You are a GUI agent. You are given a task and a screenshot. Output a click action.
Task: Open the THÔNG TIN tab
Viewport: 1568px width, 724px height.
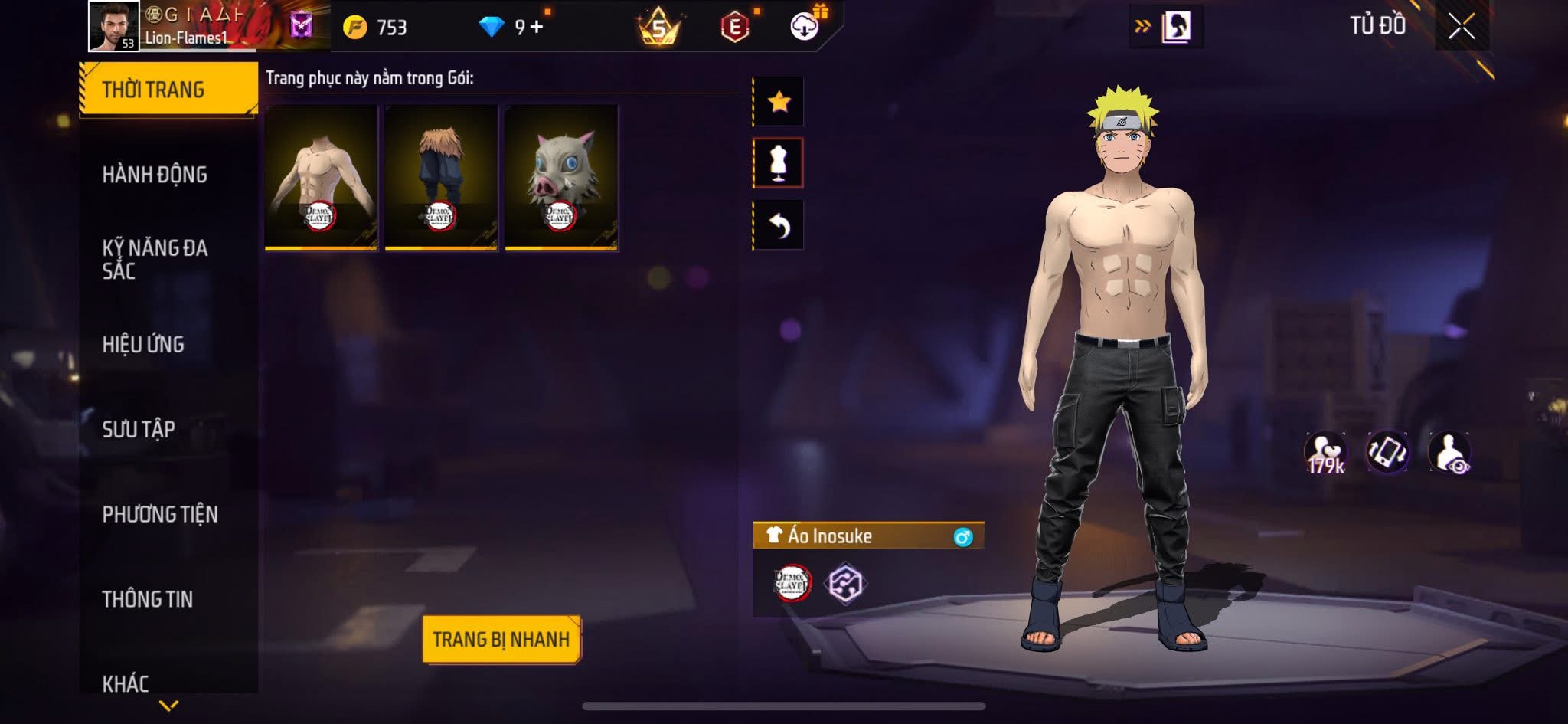click(148, 599)
